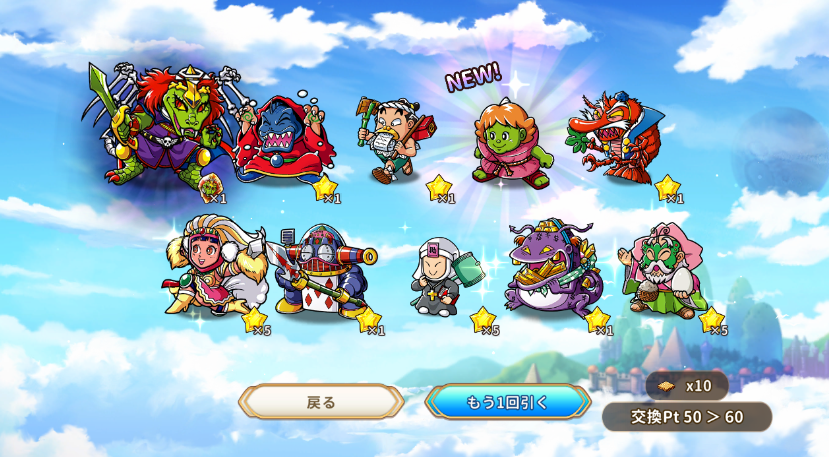Draw again with もう1回引く button
Image resolution: width=829 pixels, height=457 pixels.
507,402
